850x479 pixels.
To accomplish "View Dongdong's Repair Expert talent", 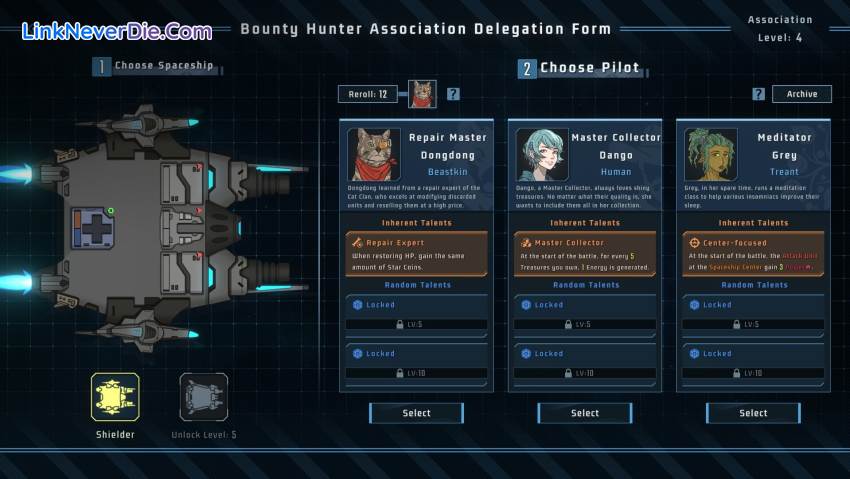I will [x=418, y=253].
